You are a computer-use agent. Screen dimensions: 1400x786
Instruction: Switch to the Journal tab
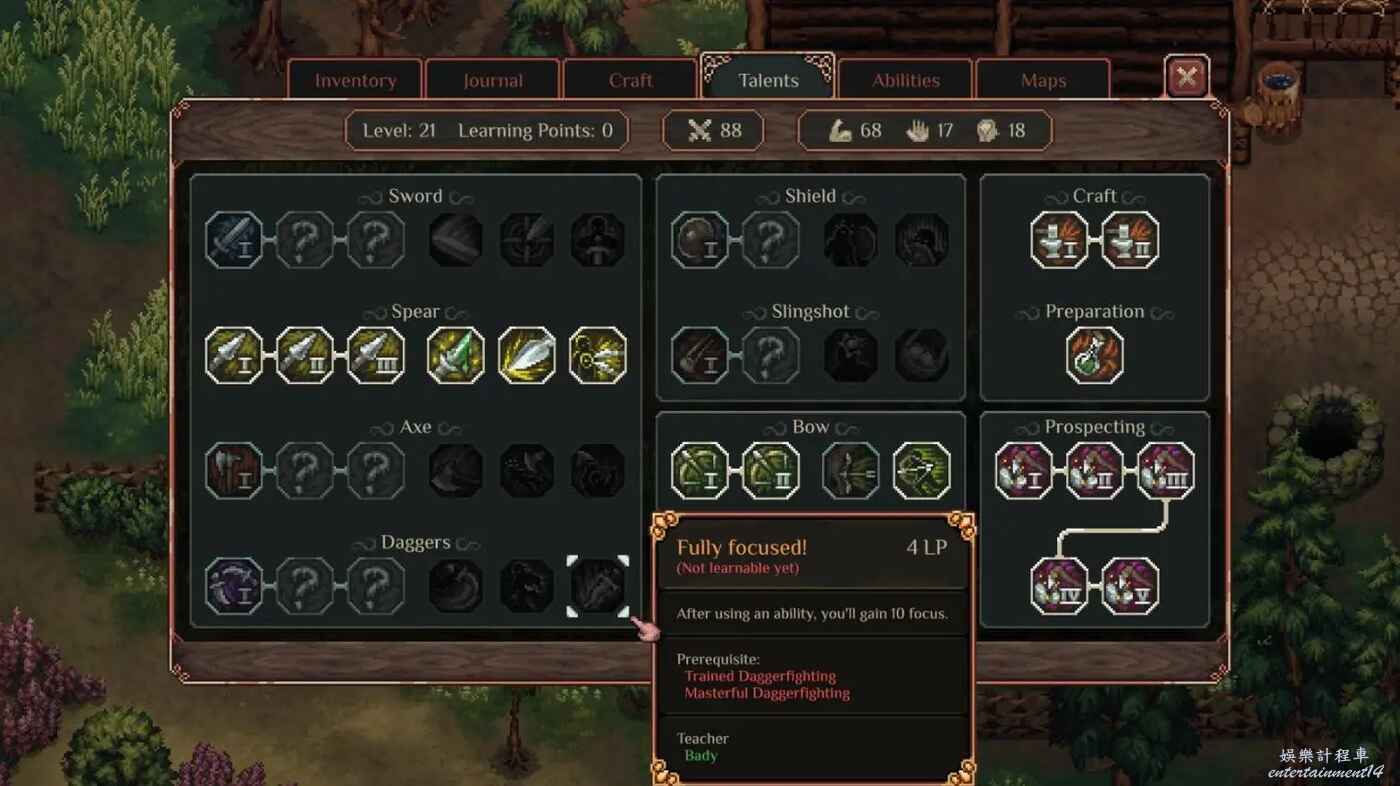tap(493, 81)
